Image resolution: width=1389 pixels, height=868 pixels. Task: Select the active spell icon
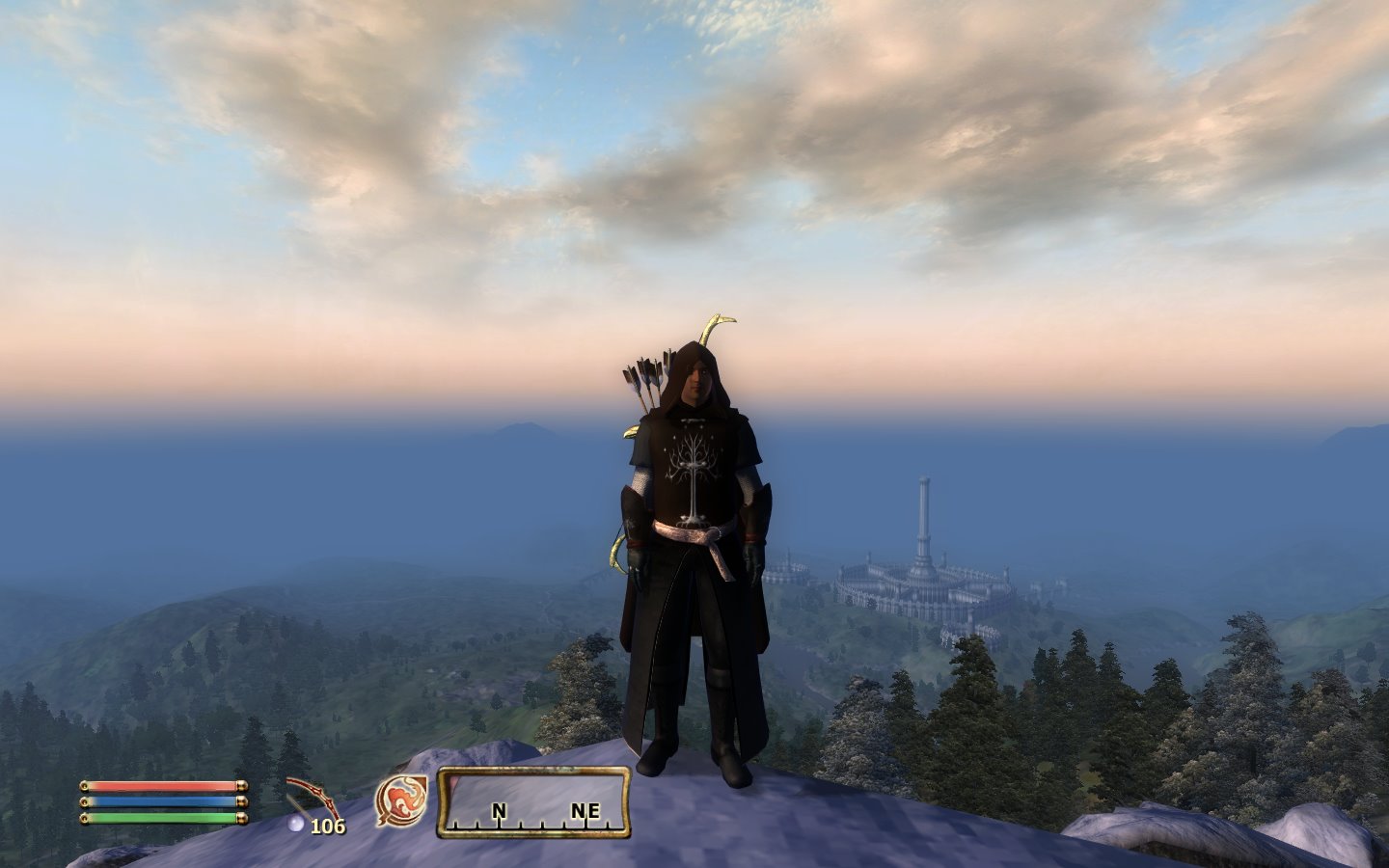pos(401,800)
